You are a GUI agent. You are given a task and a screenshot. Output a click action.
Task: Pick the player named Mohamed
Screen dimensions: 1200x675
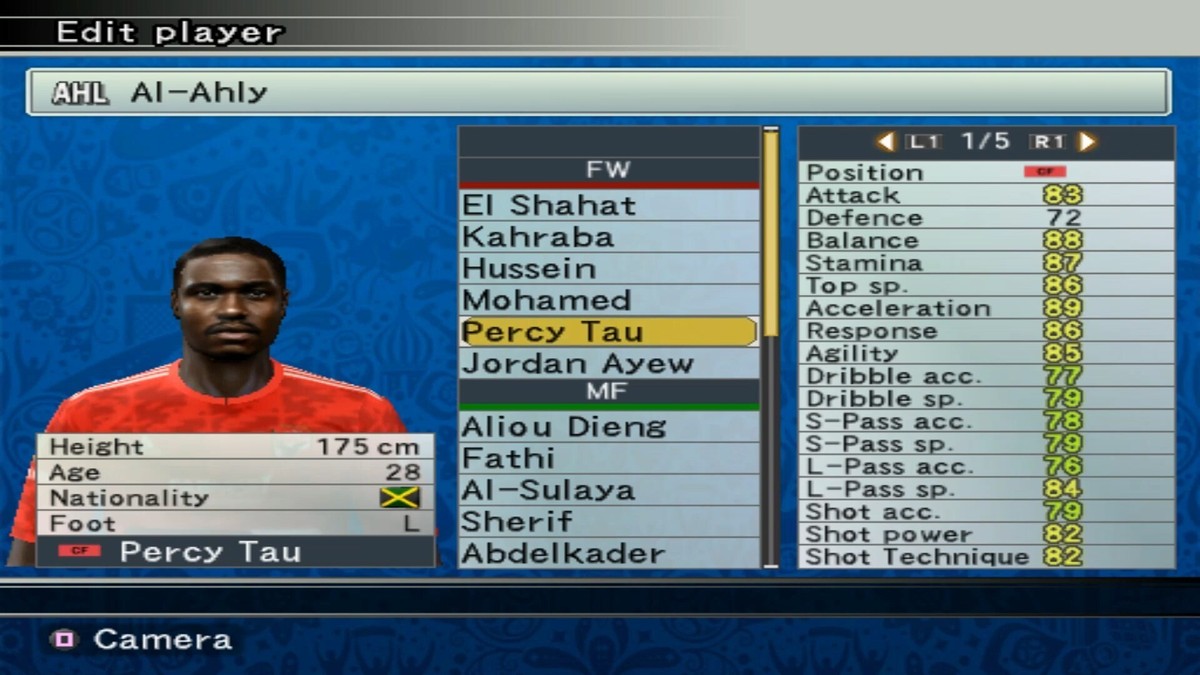pyautogui.click(x=608, y=300)
